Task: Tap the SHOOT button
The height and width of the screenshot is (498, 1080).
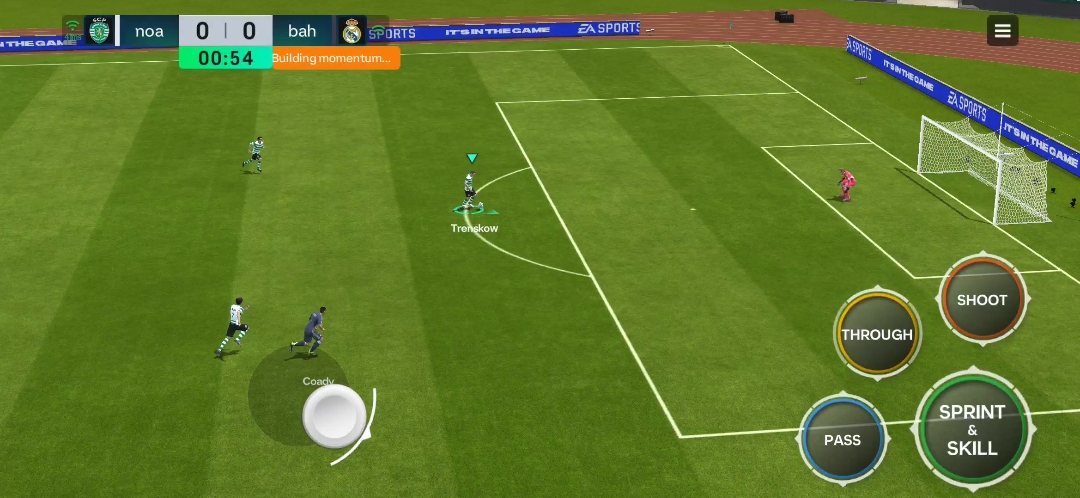Action: click(x=982, y=300)
